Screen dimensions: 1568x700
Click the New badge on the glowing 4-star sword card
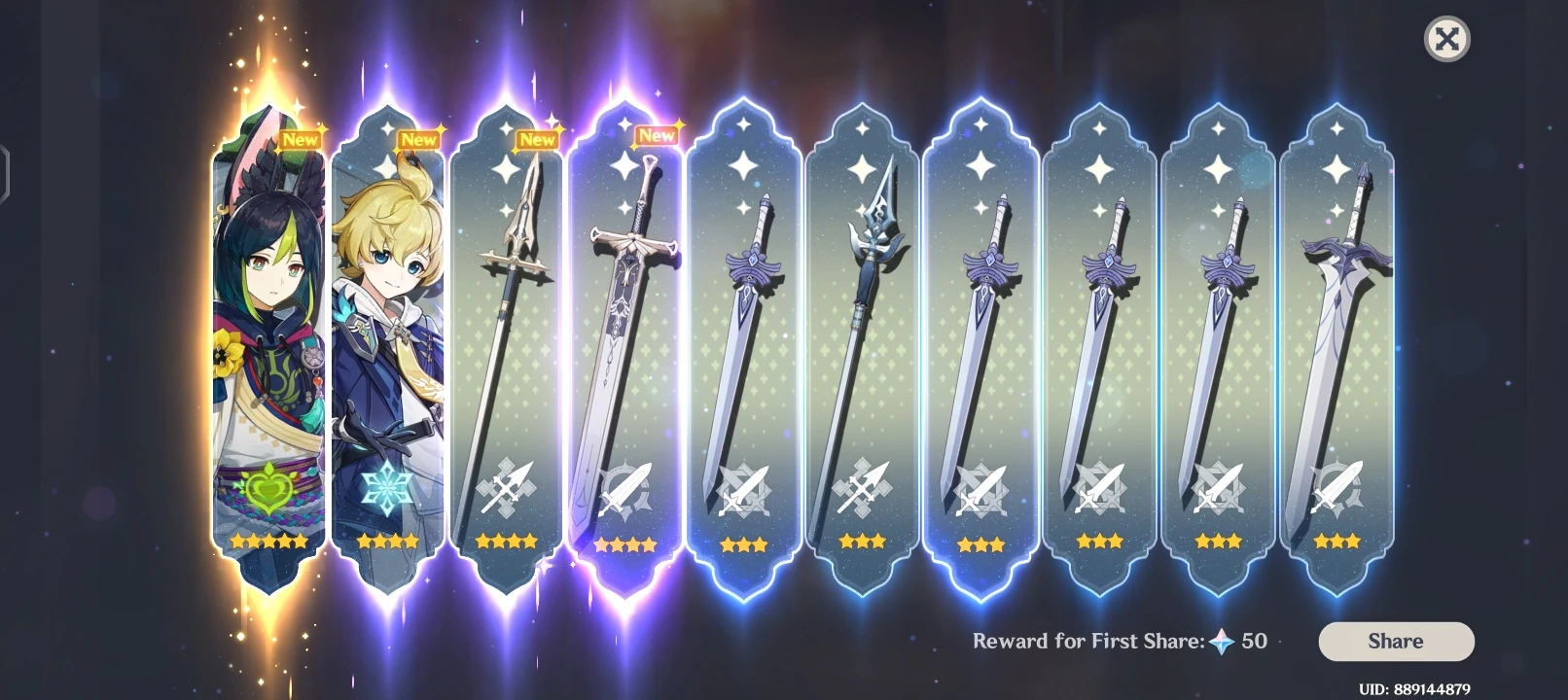click(655, 136)
